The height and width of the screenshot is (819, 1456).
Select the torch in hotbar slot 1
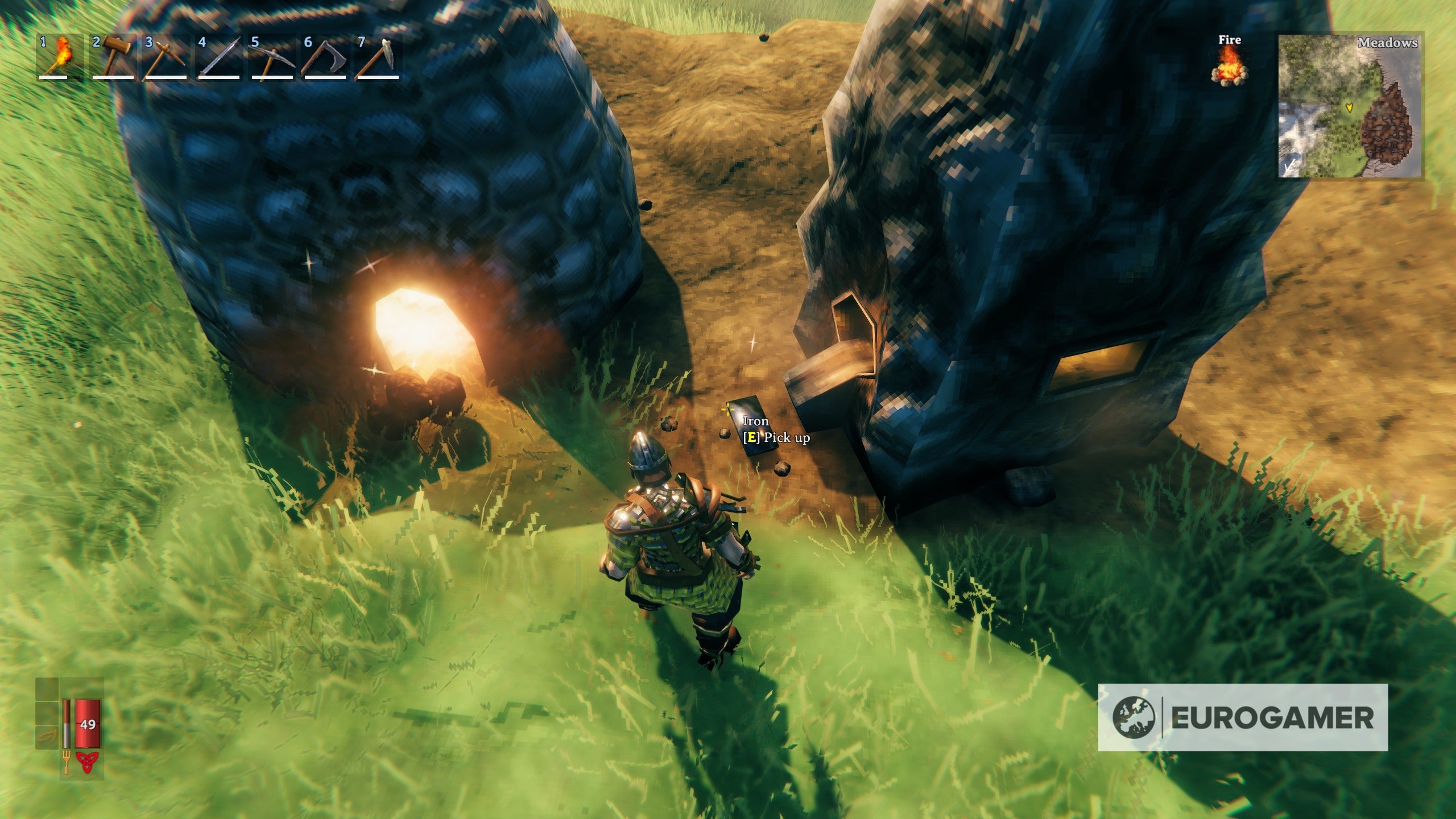click(59, 57)
